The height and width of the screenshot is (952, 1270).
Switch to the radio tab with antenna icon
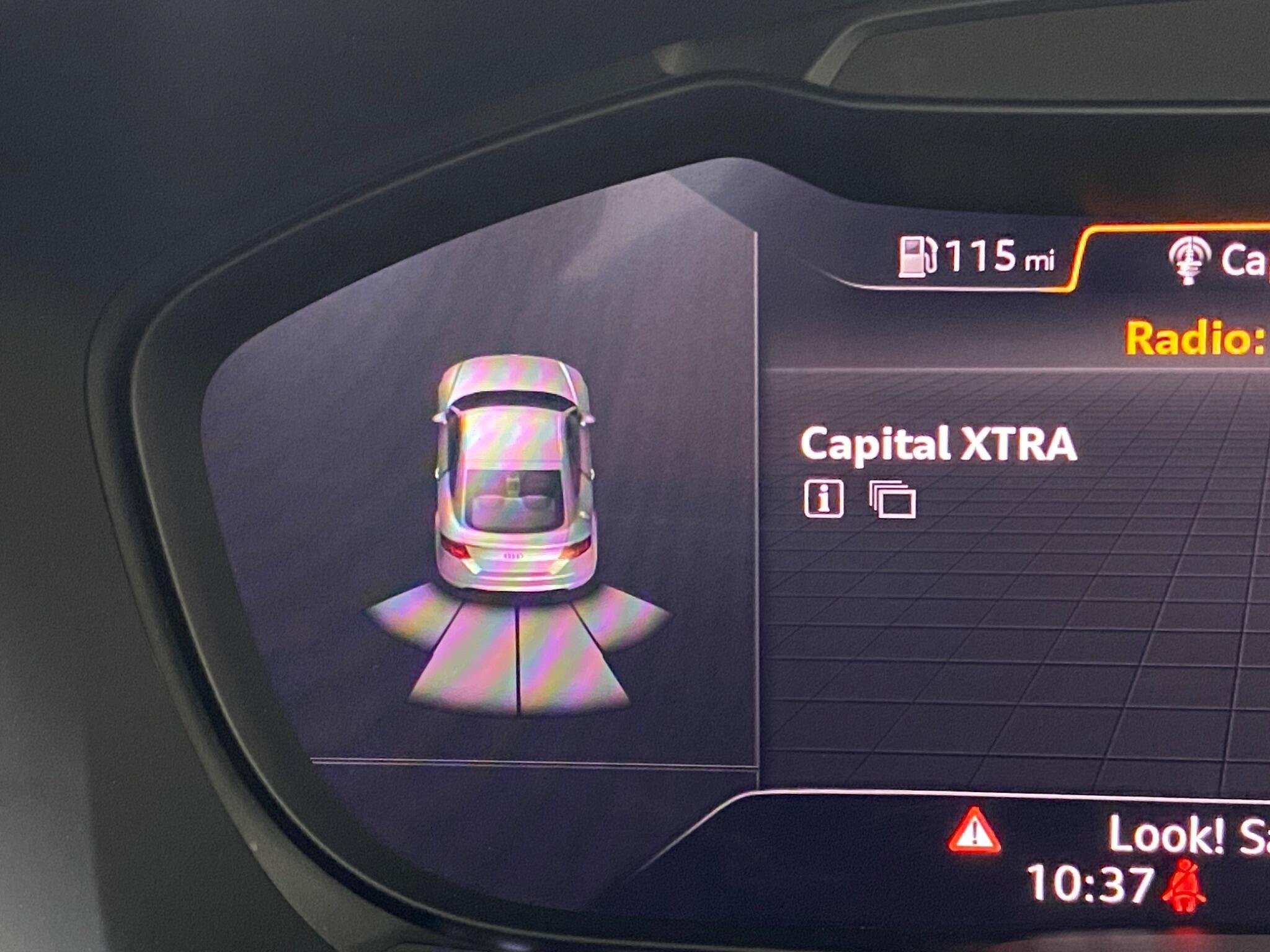pyautogui.click(x=1188, y=260)
